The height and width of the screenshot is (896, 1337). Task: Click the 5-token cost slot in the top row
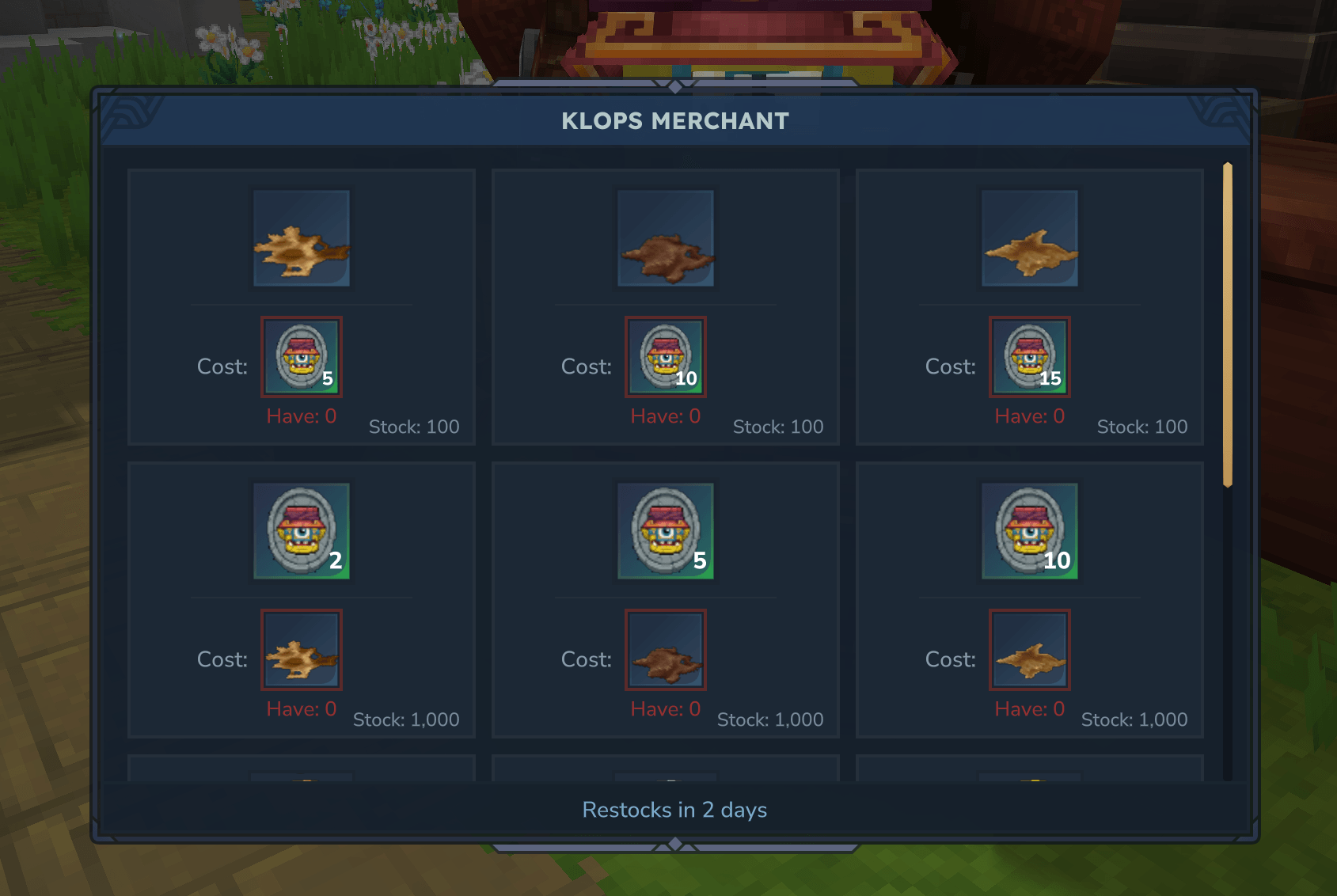point(302,357)
